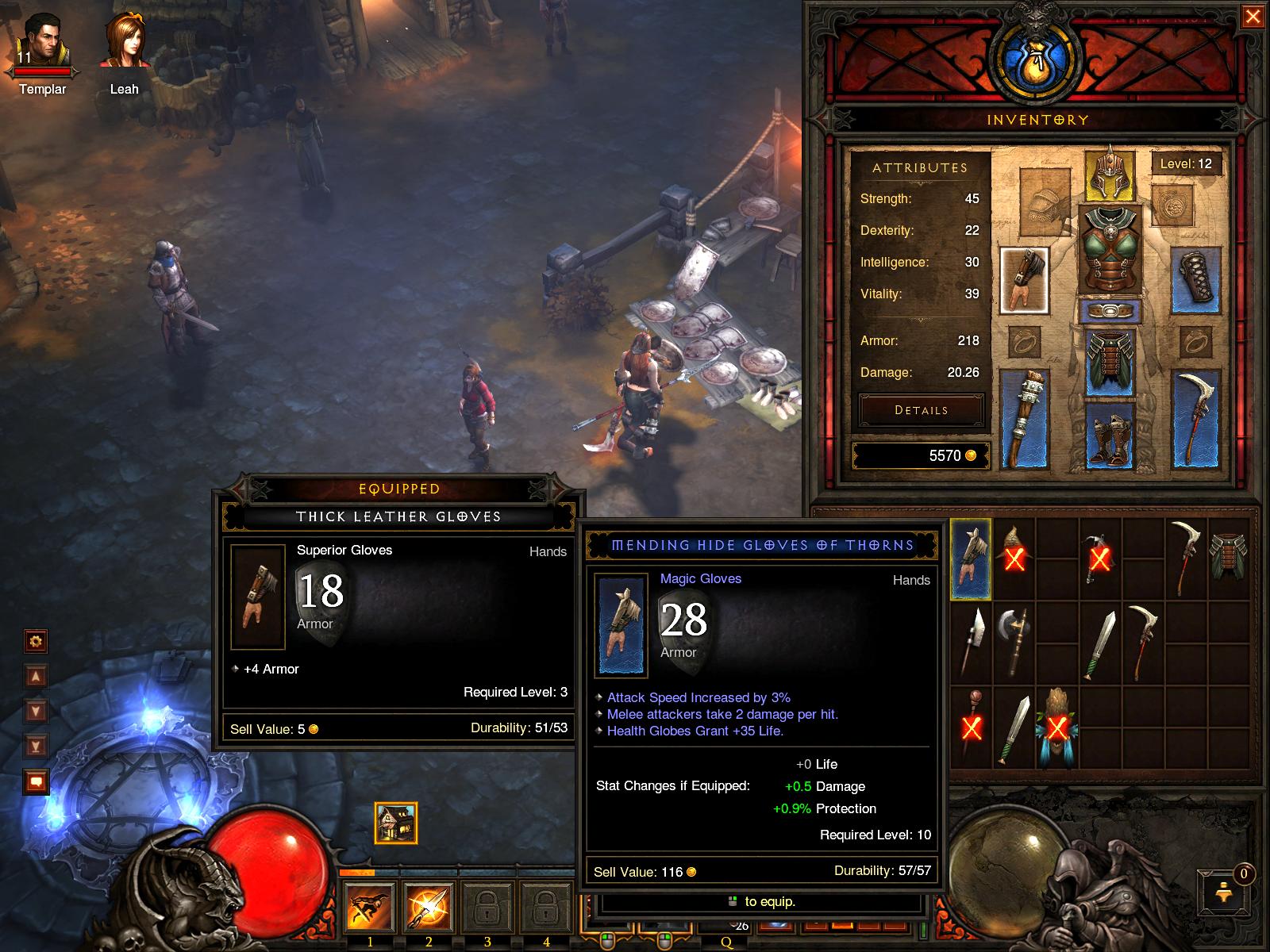Select the battle axe in the bag

click(1014, 642)
